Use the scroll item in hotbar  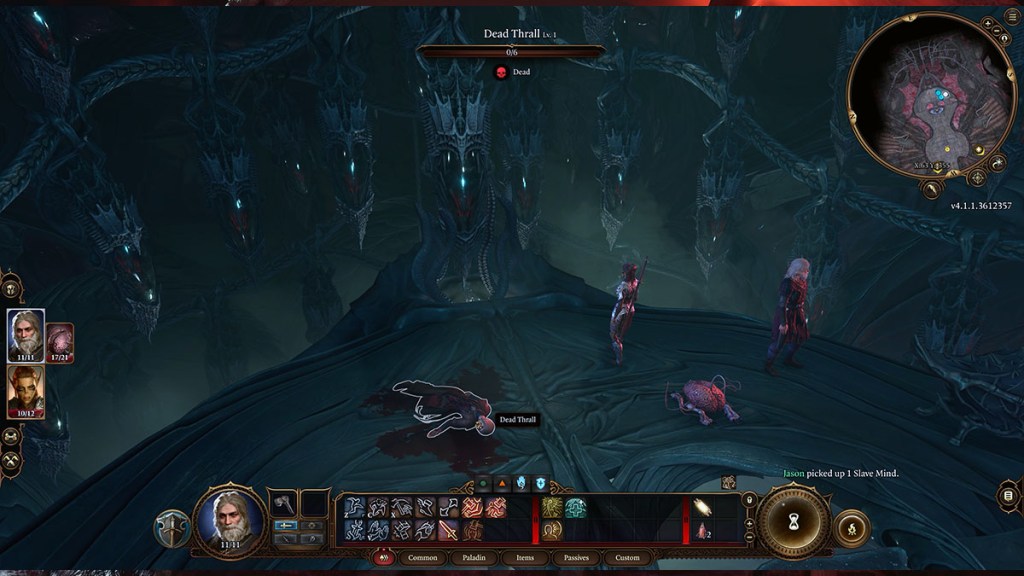701,507
